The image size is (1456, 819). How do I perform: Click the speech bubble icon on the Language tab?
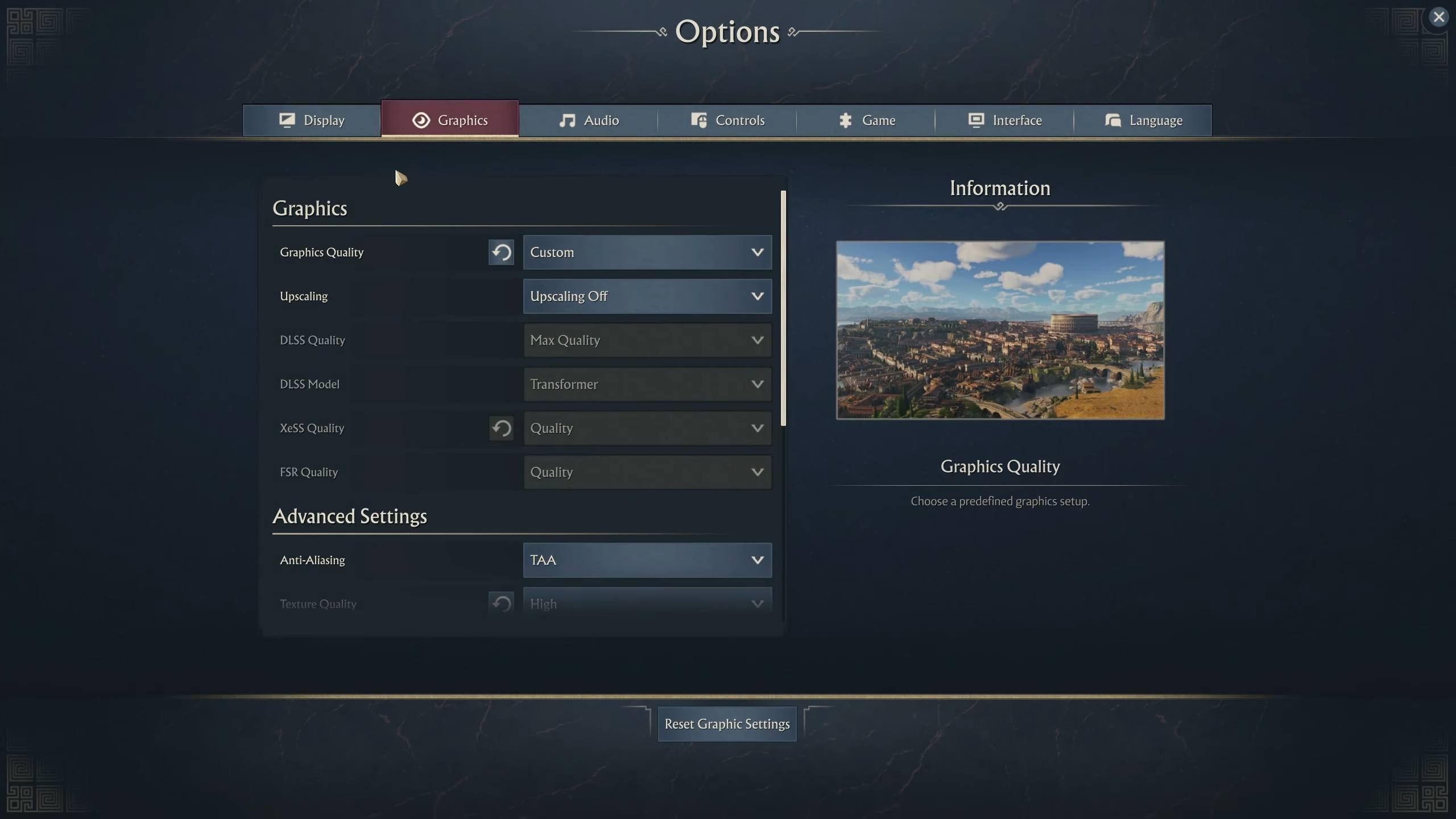click(x=1112, y=120)
